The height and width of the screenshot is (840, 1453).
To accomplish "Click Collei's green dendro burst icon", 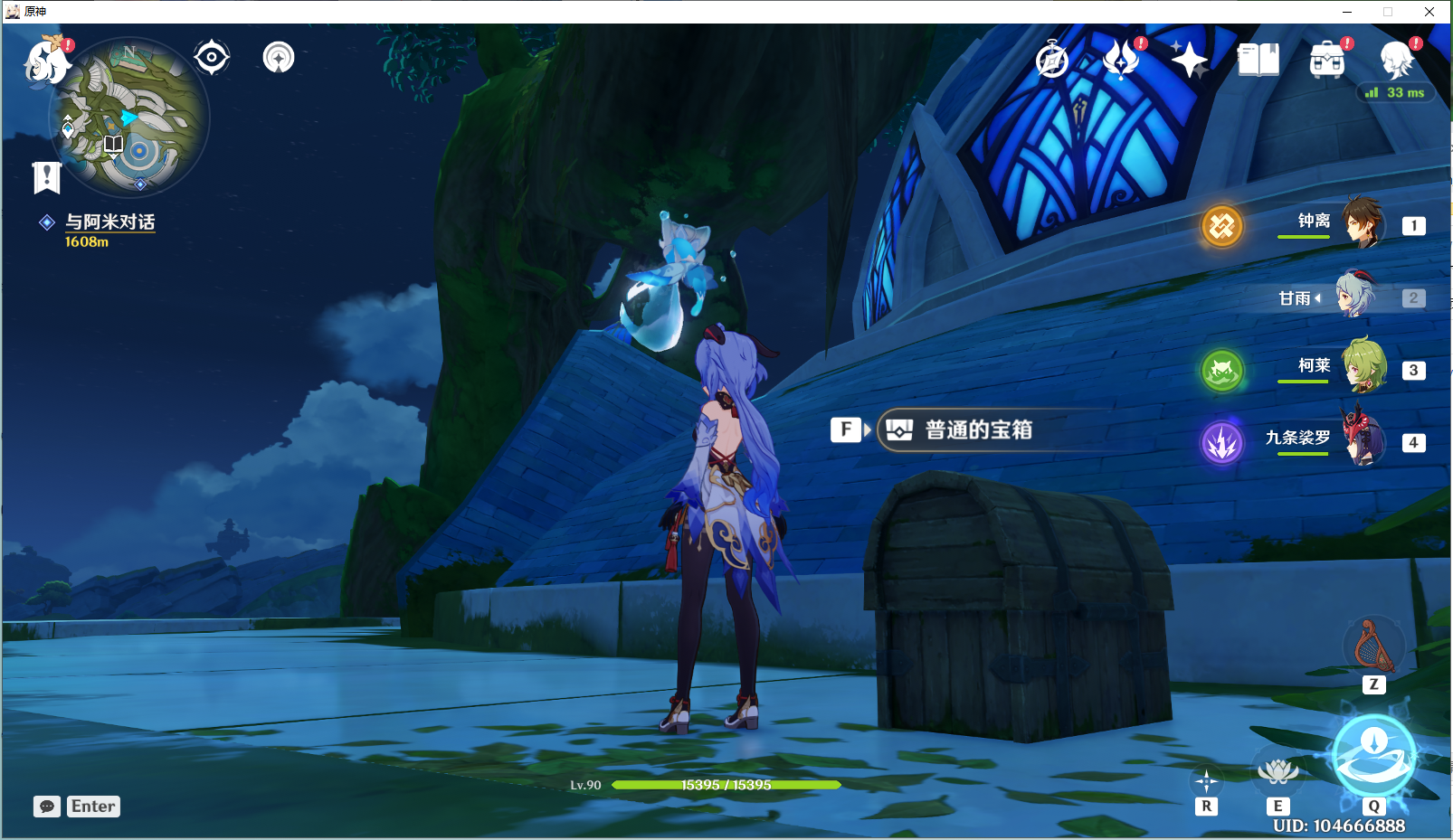I will 1221,371.
